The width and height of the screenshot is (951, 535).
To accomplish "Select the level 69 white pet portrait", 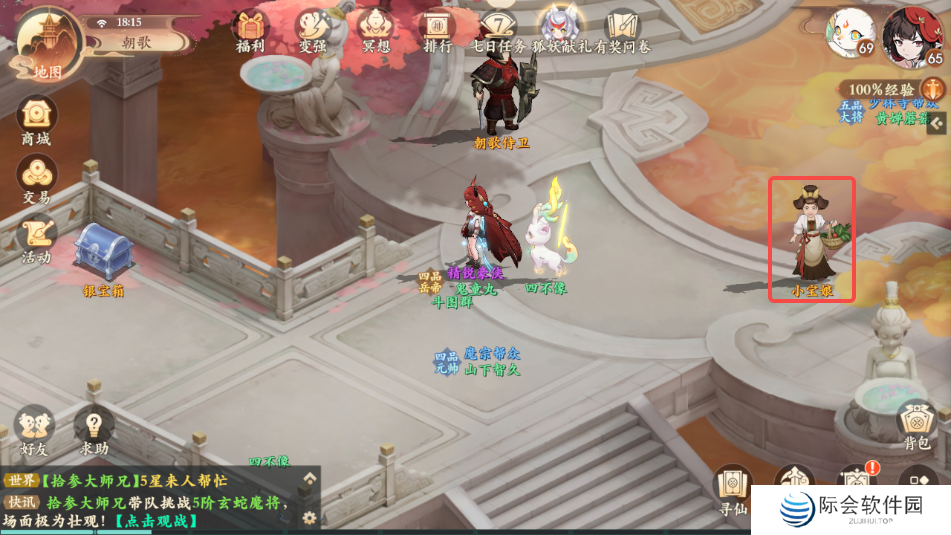I will [849, 33].
